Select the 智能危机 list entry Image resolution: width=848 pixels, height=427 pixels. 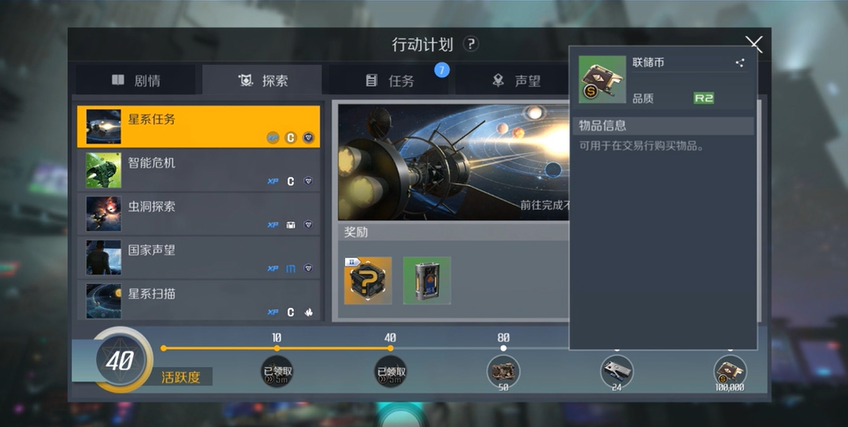click(x=198, y=171)
